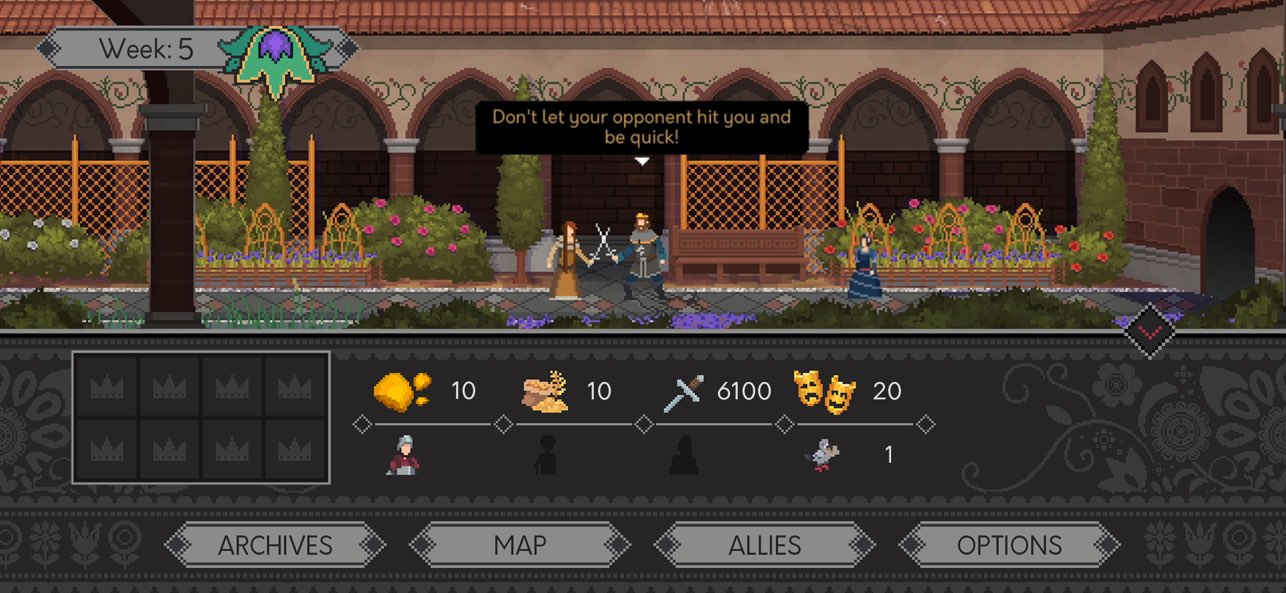Open the Options menu
The image size is (1286, 593).
(x=1009, y=545)
